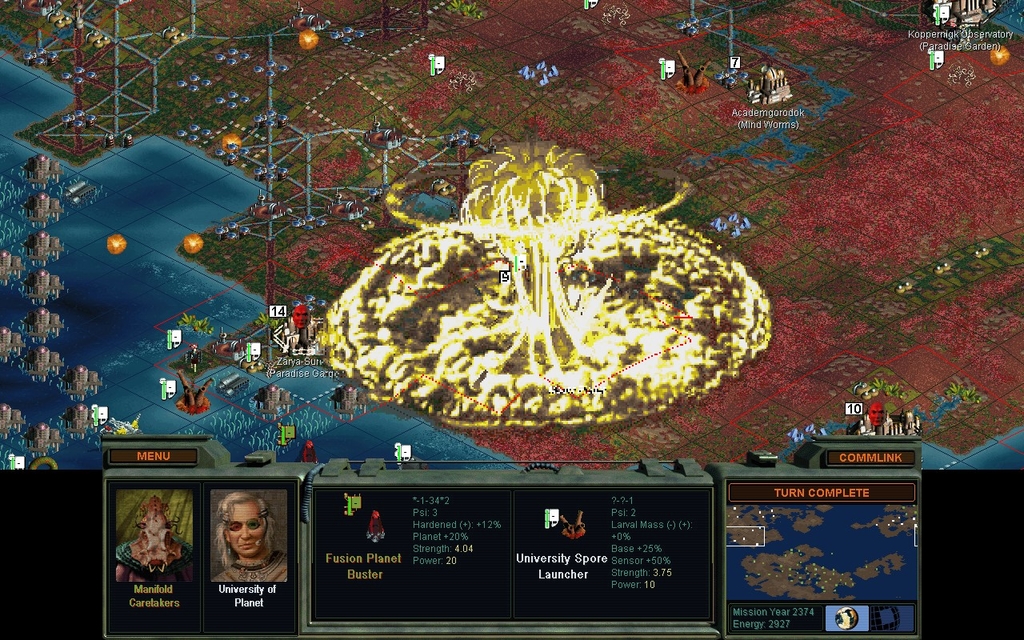Select the Manifold Caretakers leader portrait
The height and width of the screenshot is (640, 1024).
[154, 536]
